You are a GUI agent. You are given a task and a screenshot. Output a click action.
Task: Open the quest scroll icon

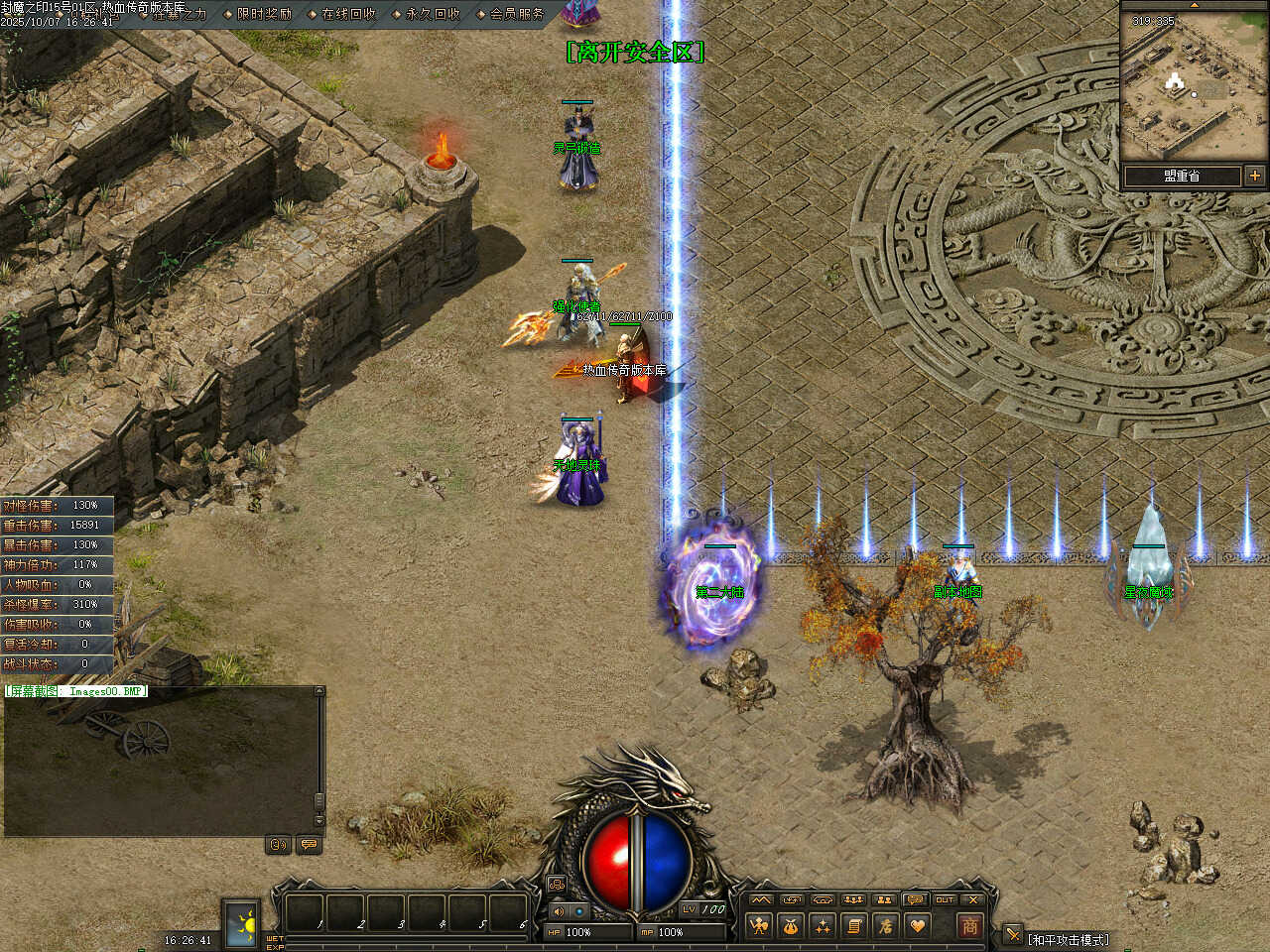coord(853,926)
